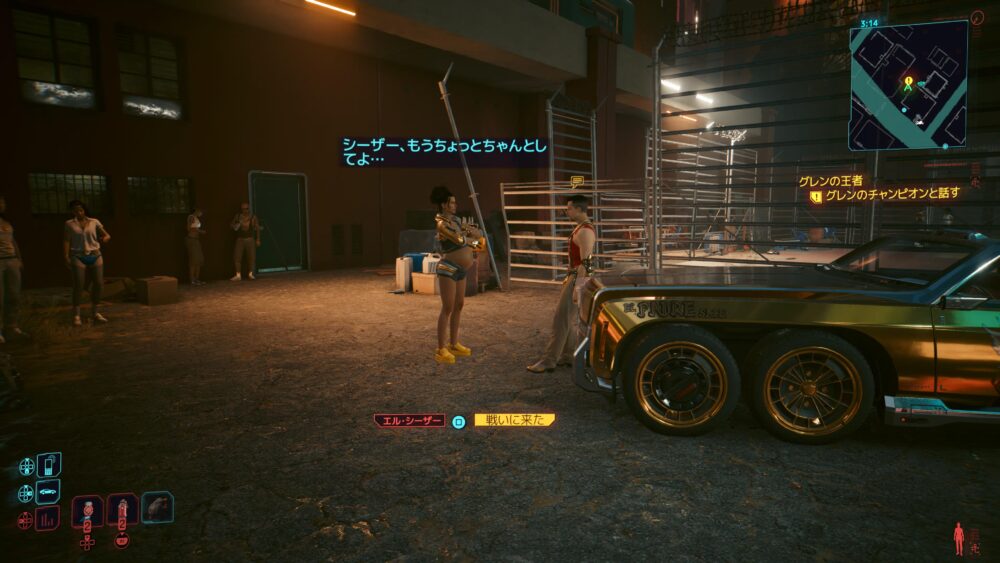The image size is (1000, 563).
Task: Click the compass icon above the minimap
Action: point(976,19)
